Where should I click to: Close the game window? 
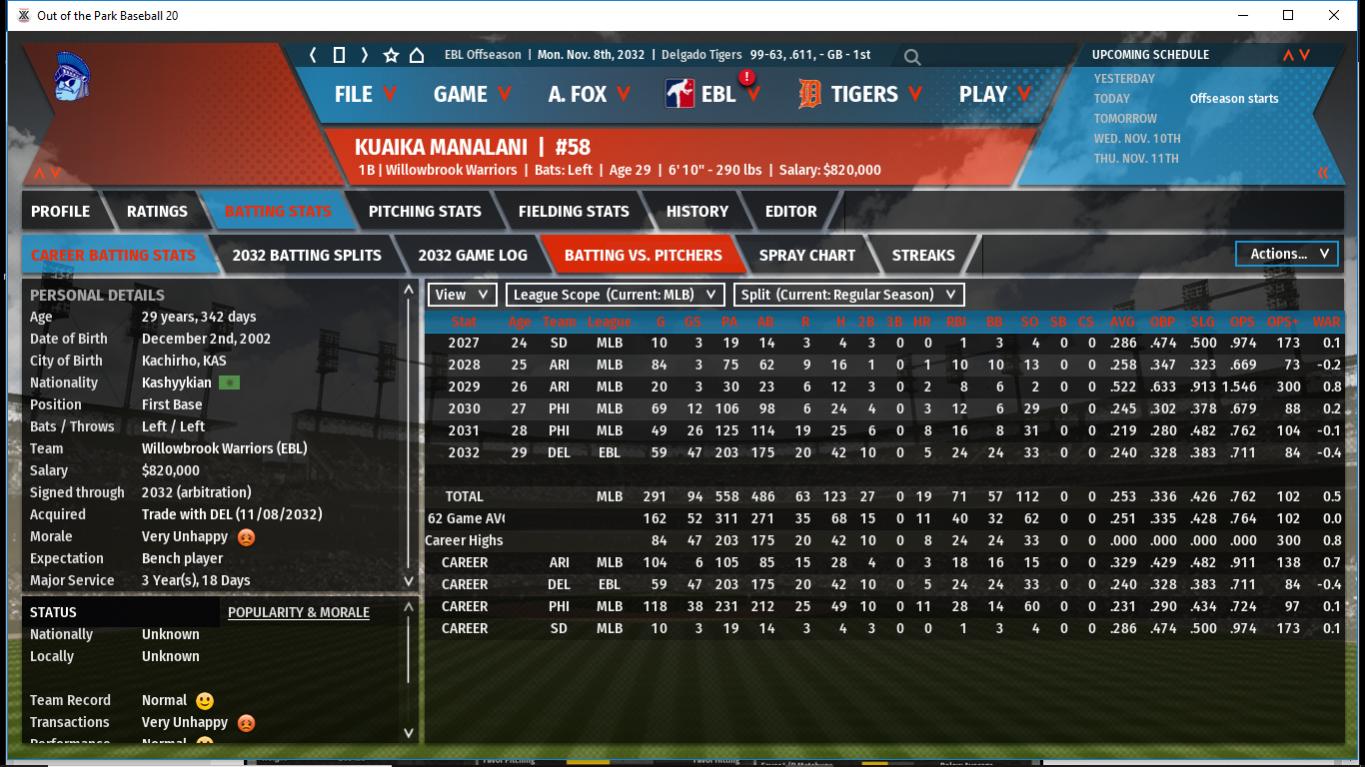[1334, 15]
